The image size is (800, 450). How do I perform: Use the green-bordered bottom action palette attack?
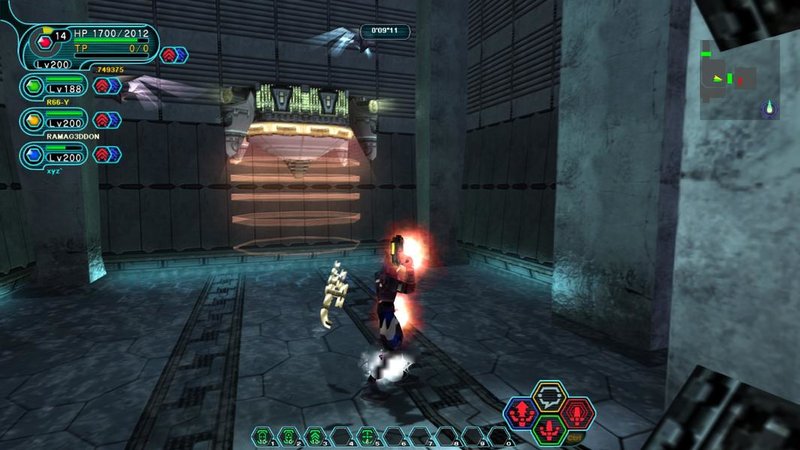pyautogui.click(x=549, y=428)
